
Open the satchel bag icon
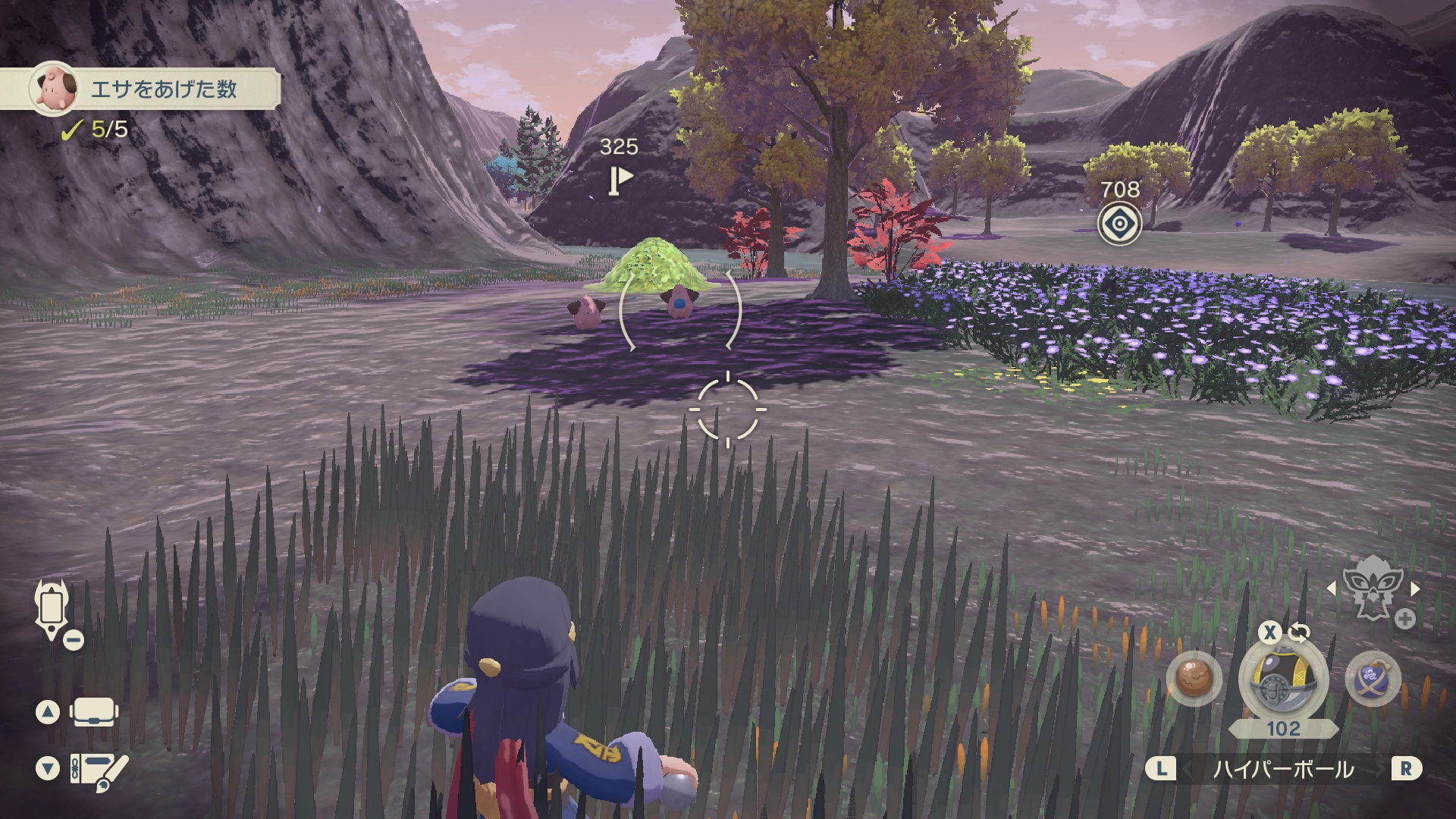click(93, 712)
